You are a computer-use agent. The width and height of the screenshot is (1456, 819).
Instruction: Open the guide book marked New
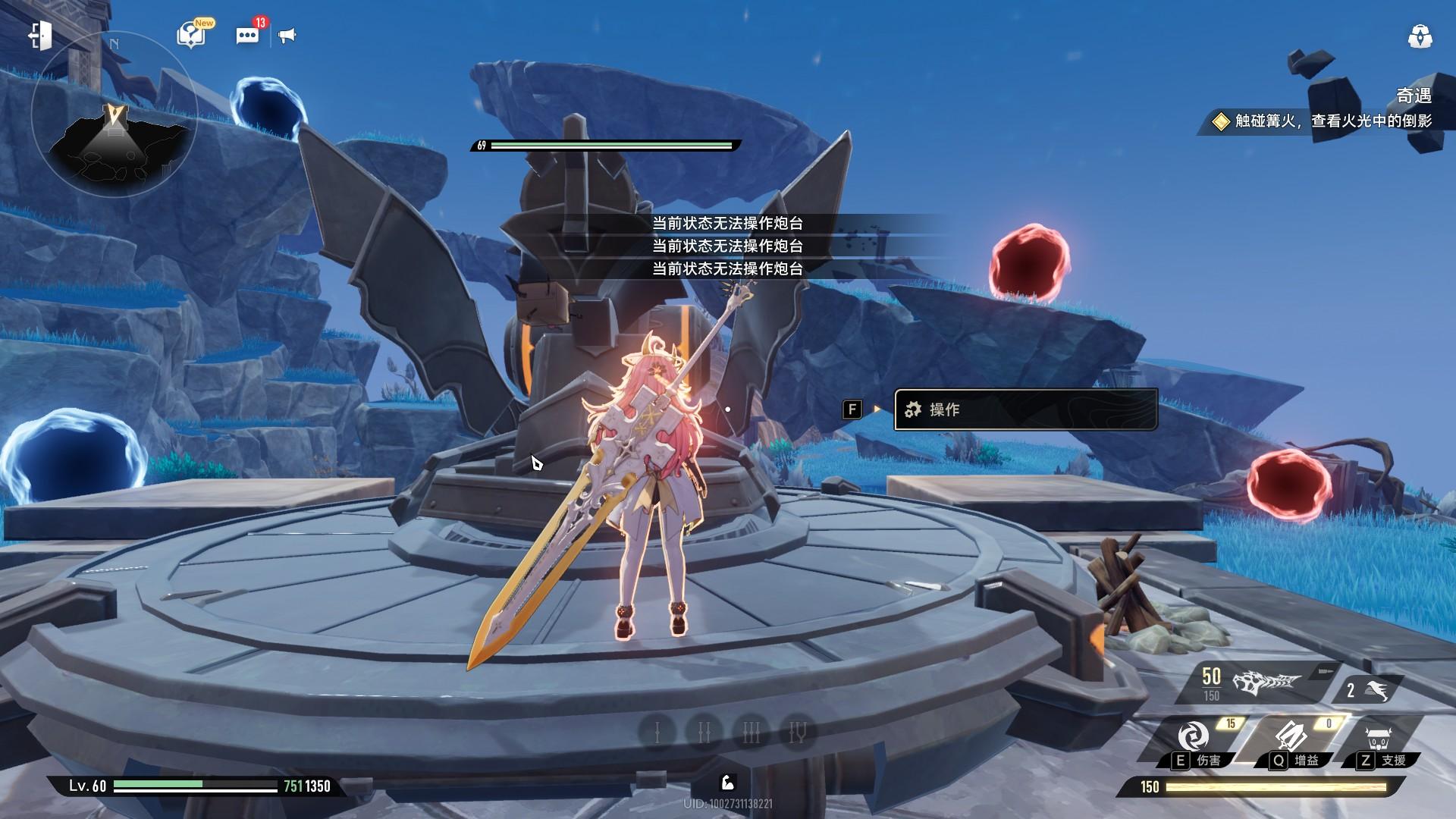[x=191, y=35]
